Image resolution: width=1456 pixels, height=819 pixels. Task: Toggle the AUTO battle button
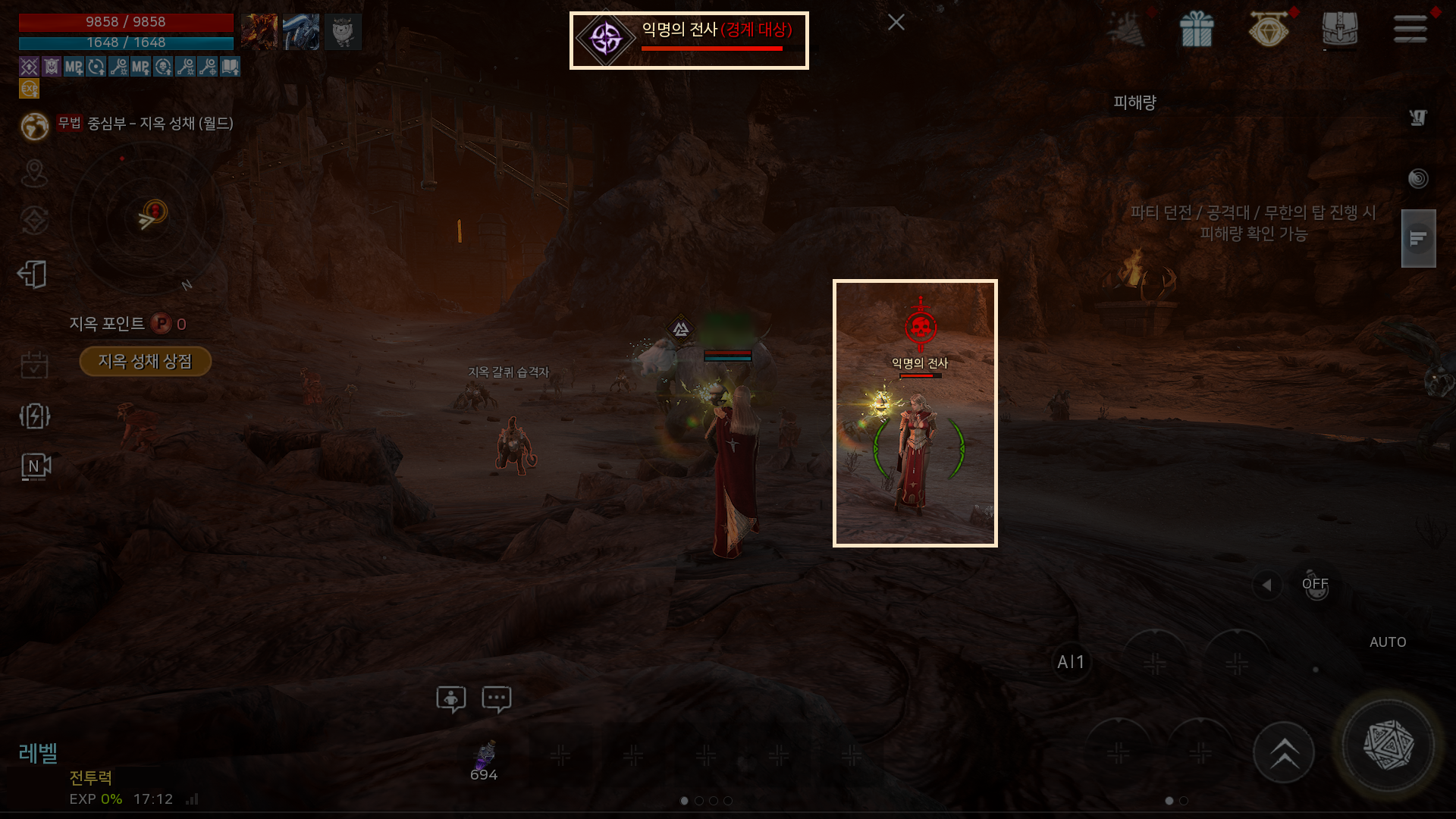pyautogui.click(x=1388, y=642)
